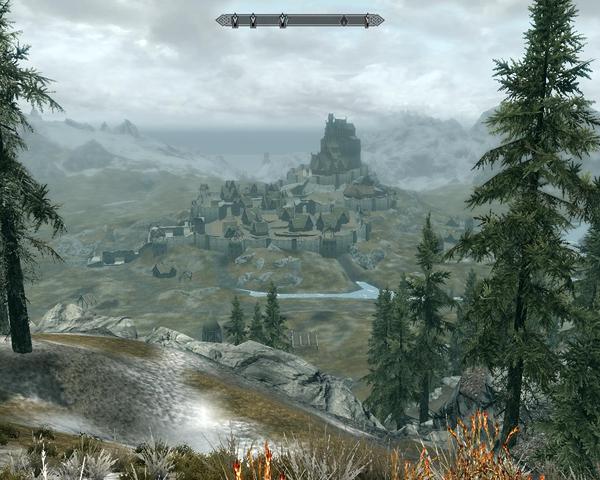Click the compass bar at the top
The image size is (600, 480).
tap(299, 20)
